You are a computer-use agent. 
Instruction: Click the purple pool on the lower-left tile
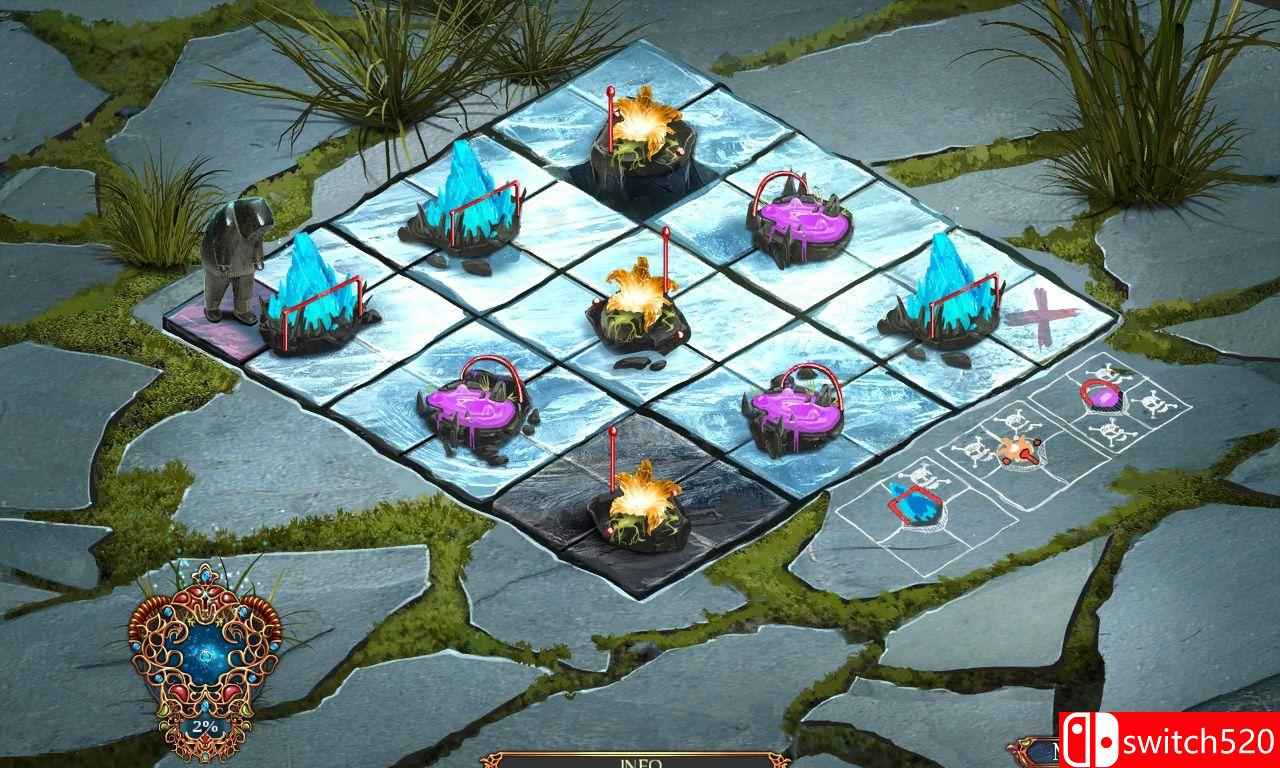(x=470, y=405)
